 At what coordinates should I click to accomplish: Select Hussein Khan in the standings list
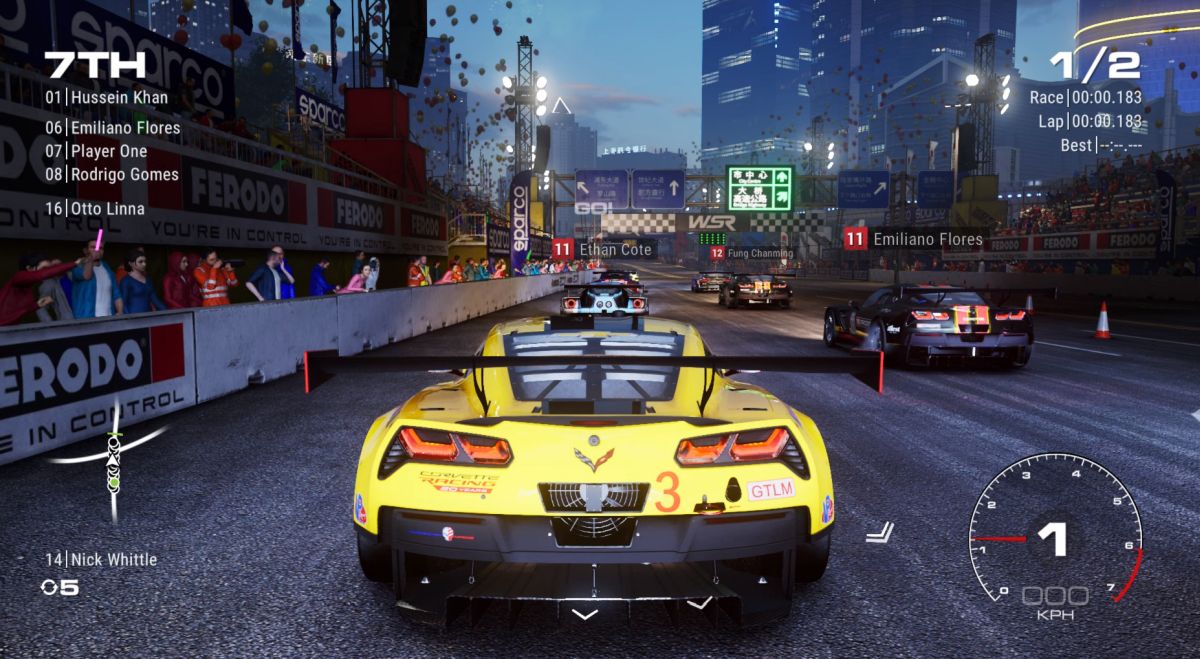point(107,98)
